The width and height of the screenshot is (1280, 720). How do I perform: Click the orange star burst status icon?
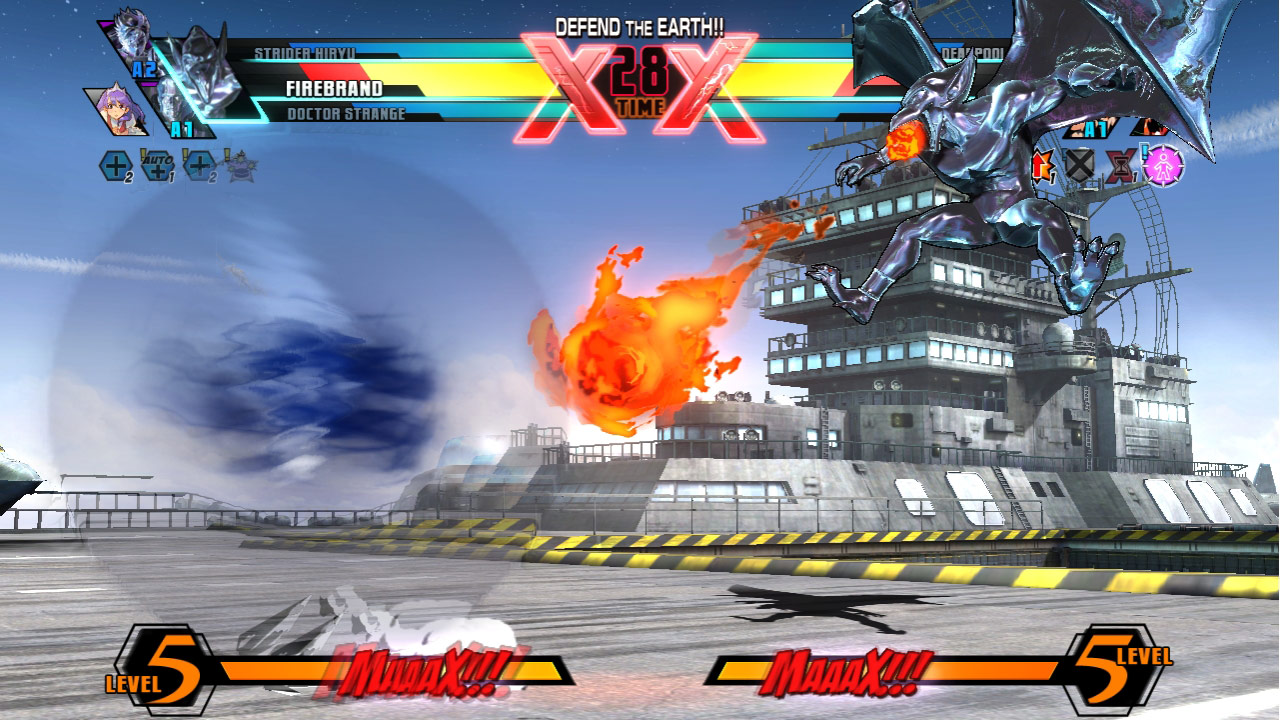(x=1045, y=164)
